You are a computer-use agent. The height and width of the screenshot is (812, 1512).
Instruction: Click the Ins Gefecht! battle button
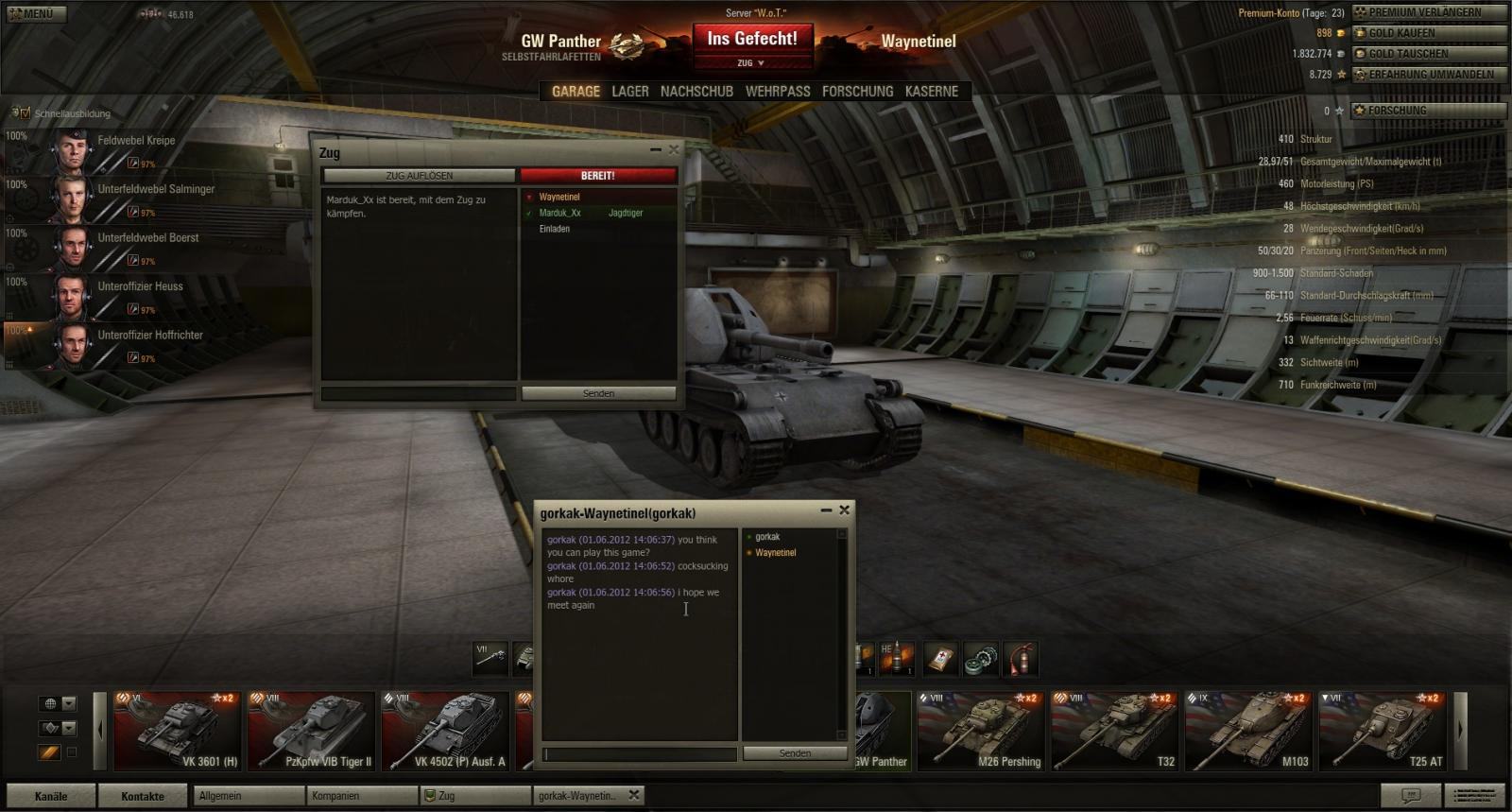pyautogui.click(x=752, y=39)
